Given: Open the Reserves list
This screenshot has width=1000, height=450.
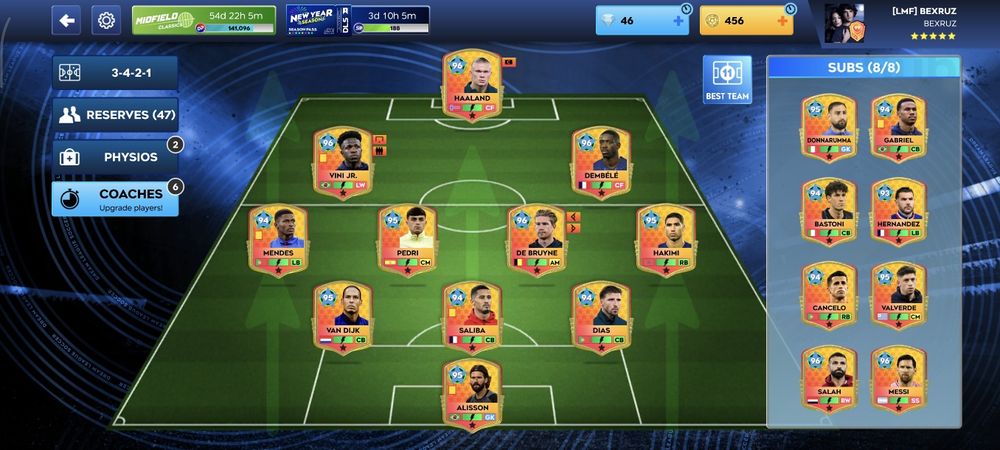Looking at the screenshot, I should pyautogui.click(x=115, y=115).
